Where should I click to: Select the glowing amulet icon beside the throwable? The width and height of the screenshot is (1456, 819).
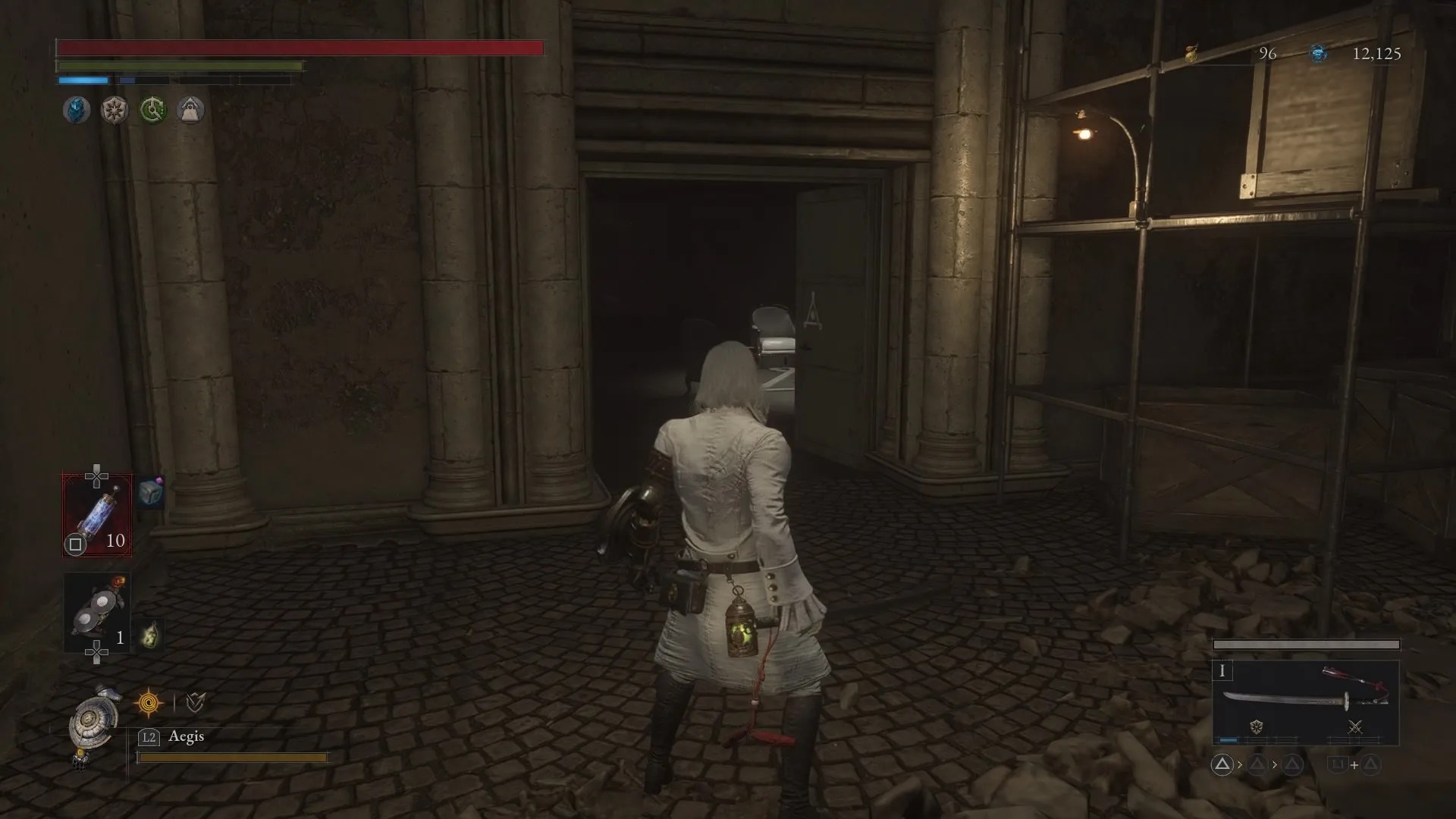pyautogui.click(x=151, y=635)
